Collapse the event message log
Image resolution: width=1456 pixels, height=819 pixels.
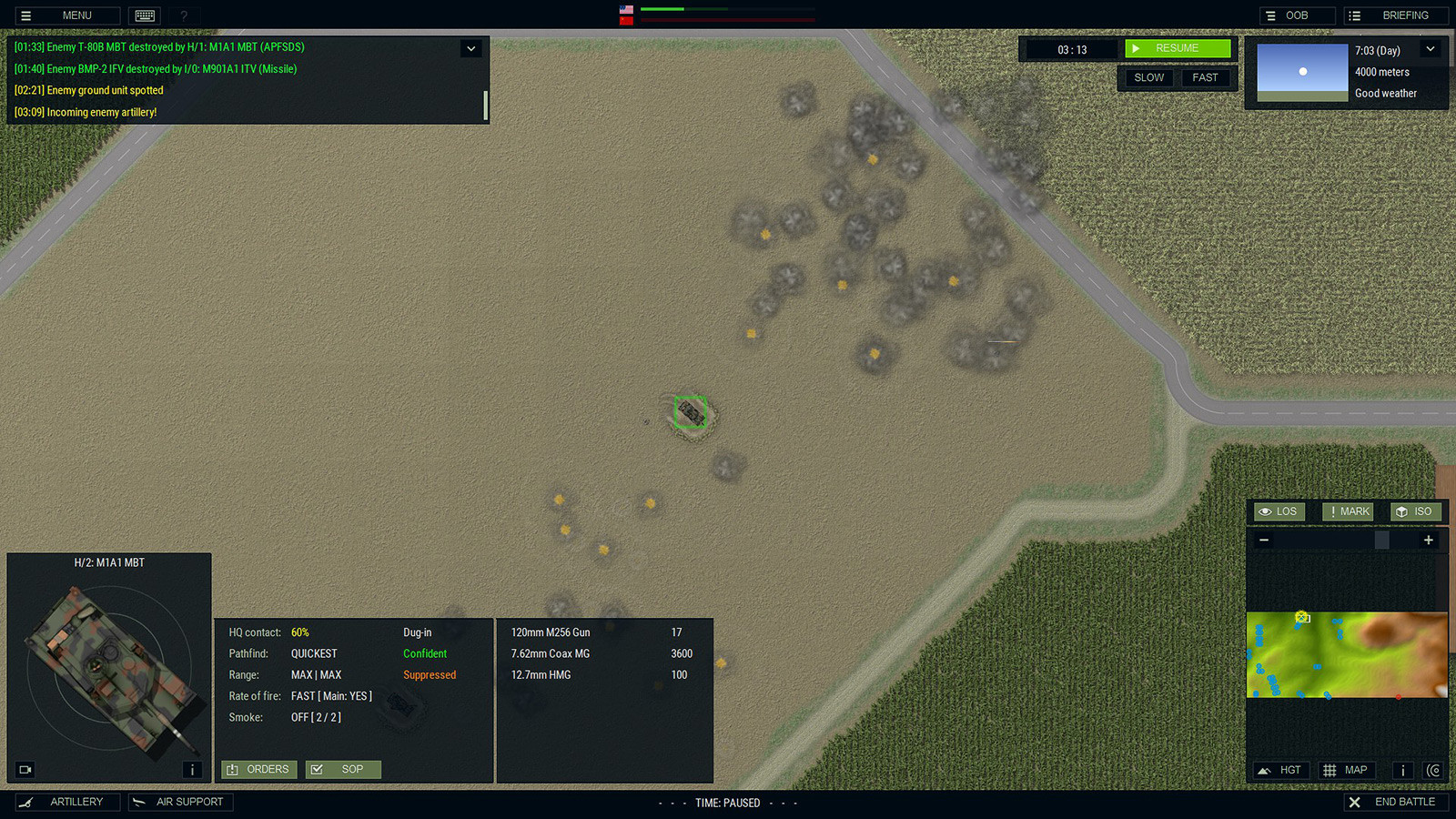coord(470,47)
